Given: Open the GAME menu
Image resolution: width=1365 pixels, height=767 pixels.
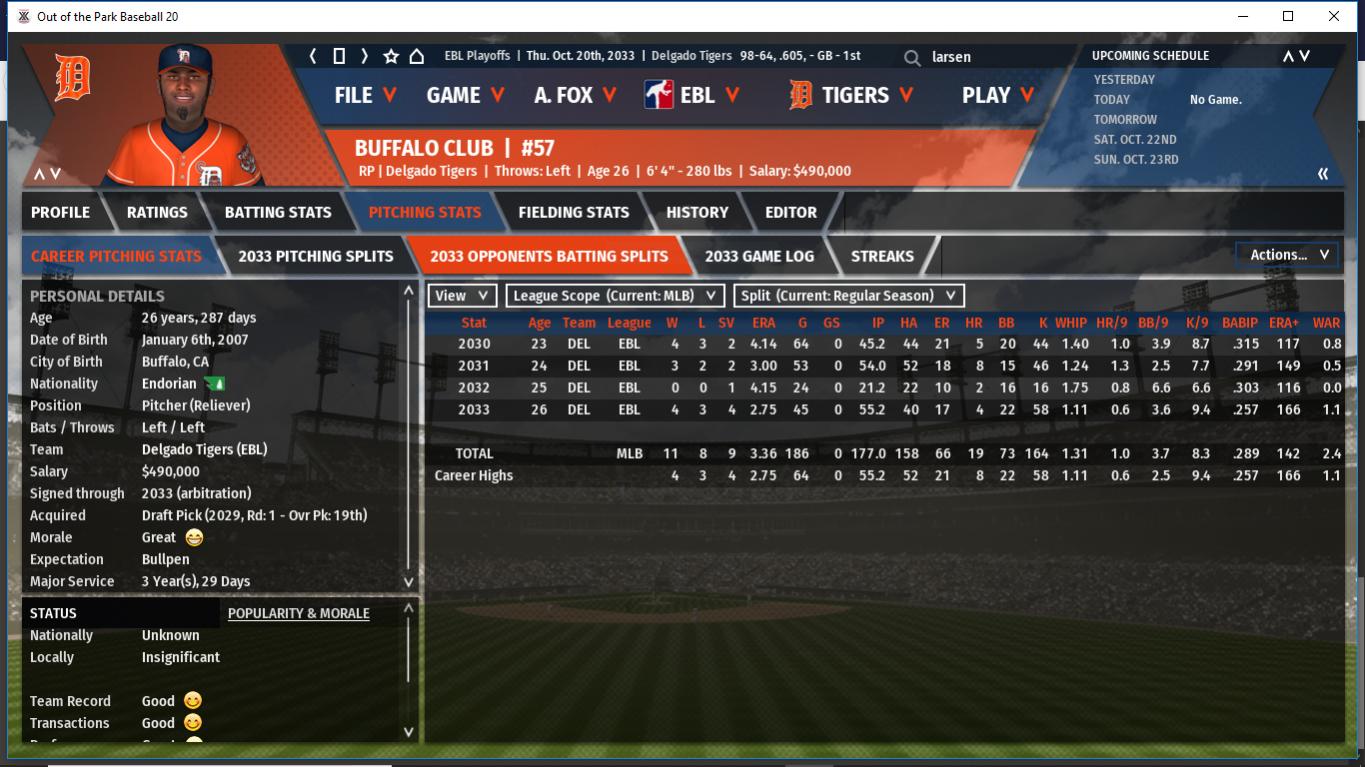Looking at the screenshot, I should (465, 95).
